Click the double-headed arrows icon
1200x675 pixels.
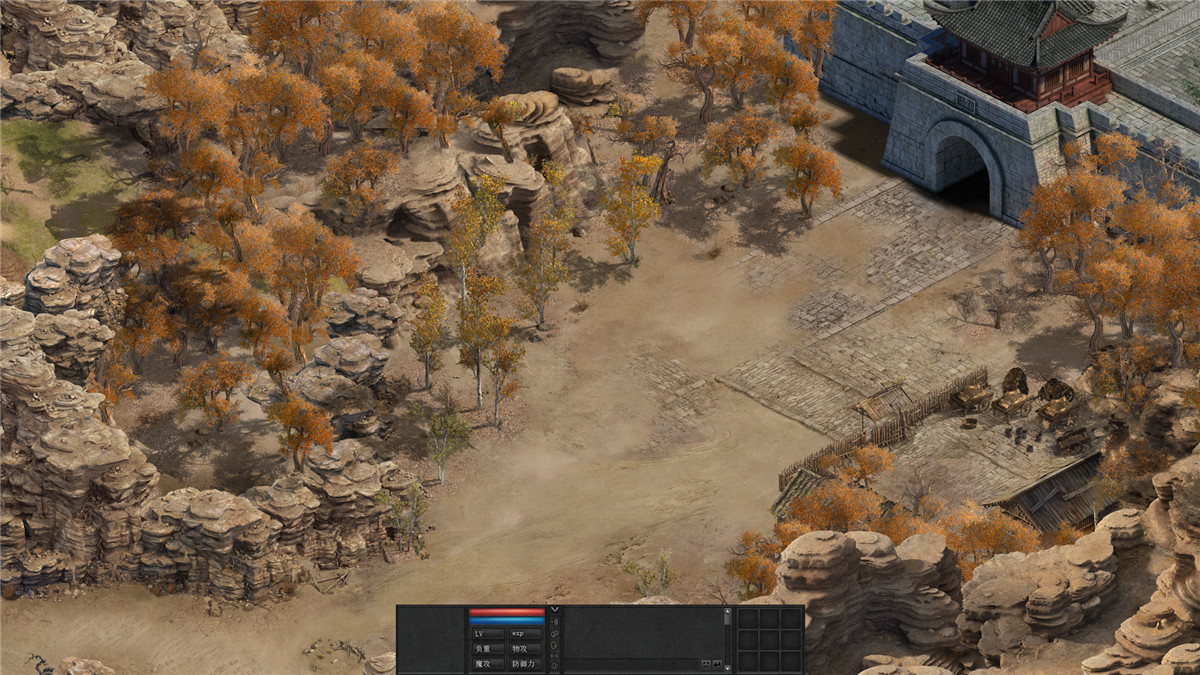tap(555, 656)
